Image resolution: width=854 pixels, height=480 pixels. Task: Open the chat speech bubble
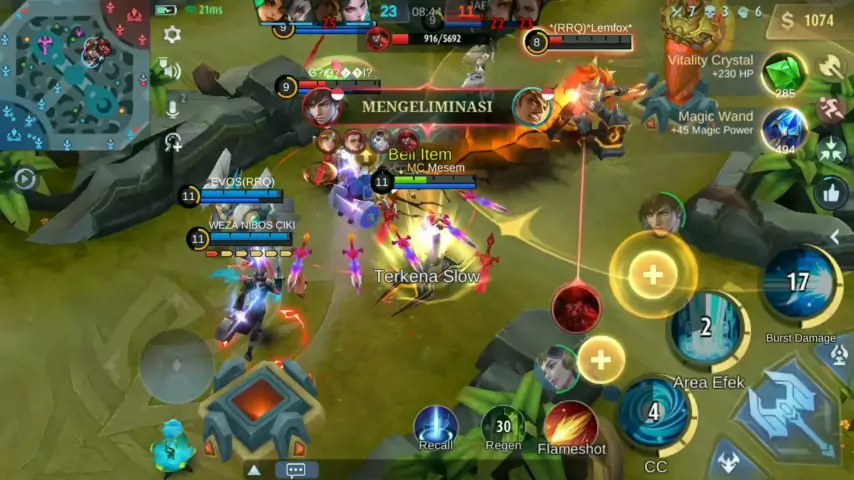[x=296, y=469]
